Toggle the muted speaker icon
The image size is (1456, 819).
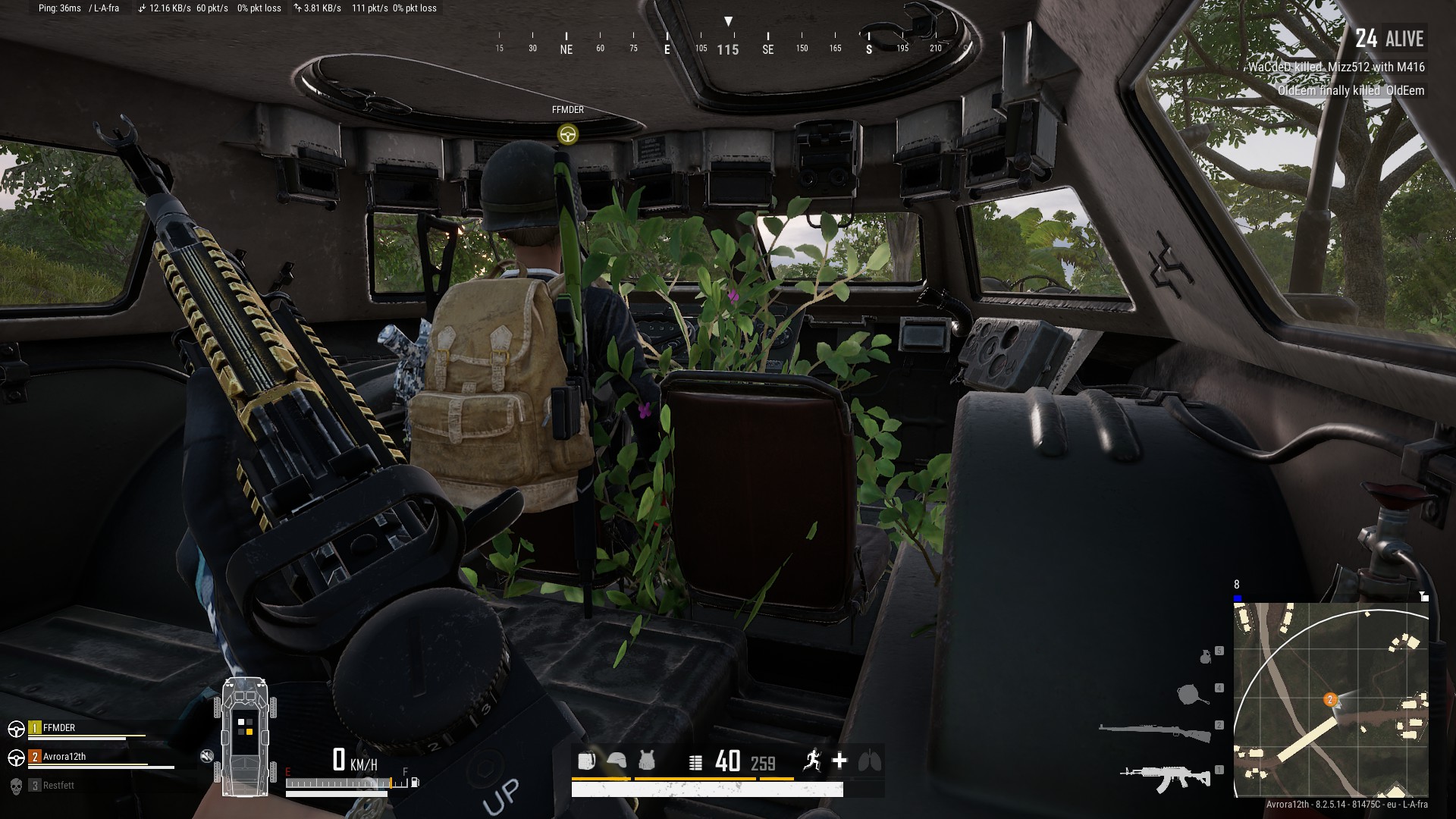click(207, 756)
